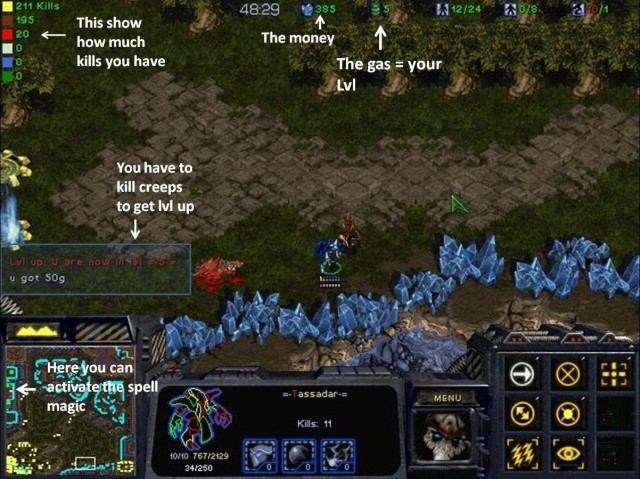640x479 pixels.
Task: Open the game MENU button
Action: [x=447, y=397]
